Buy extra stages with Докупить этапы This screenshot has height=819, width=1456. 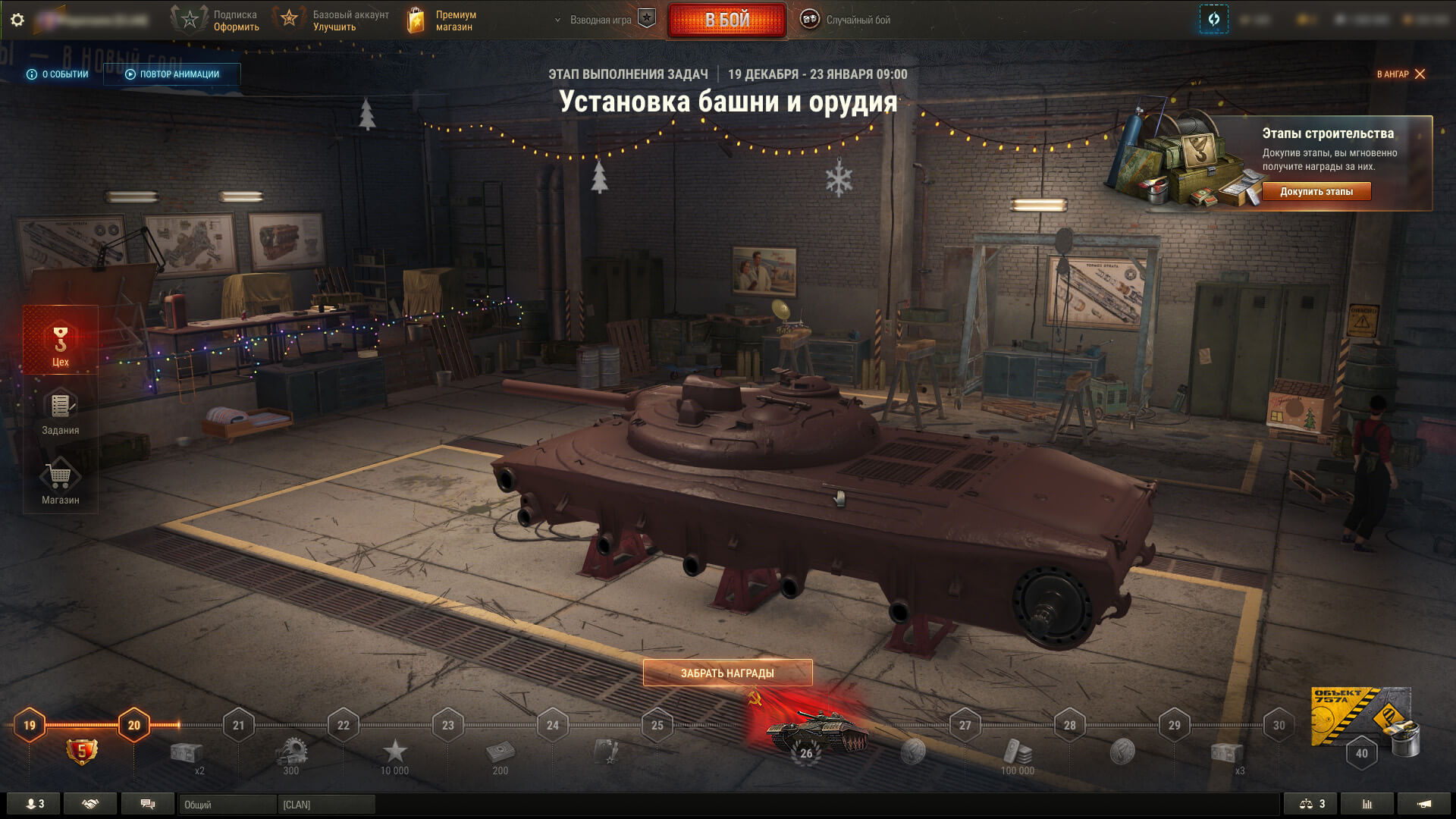(x=1316, y=192)
